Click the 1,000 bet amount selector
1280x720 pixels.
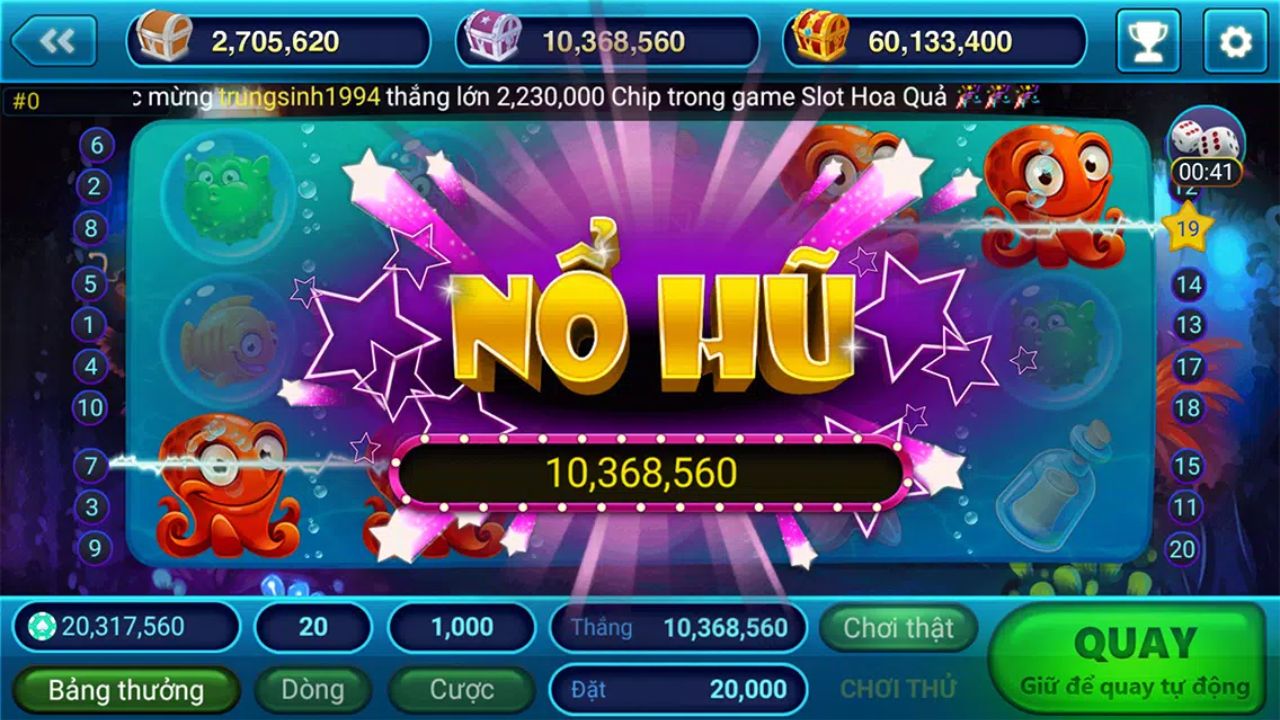coord(461,627)
